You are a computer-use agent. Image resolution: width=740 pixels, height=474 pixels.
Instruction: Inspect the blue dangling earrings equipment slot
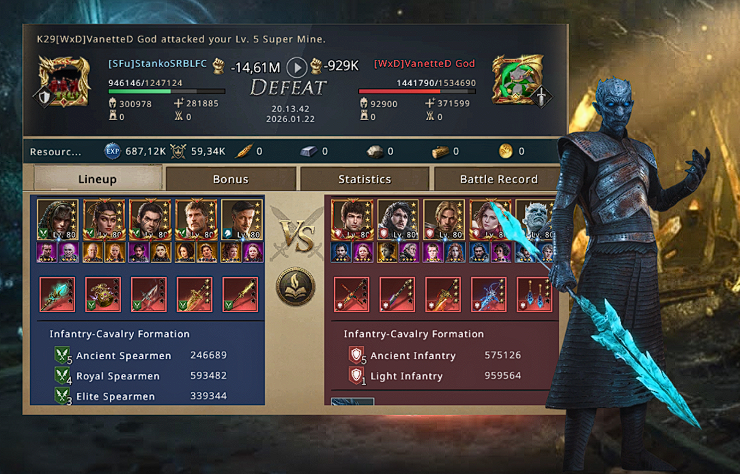(x=534, y=296)
